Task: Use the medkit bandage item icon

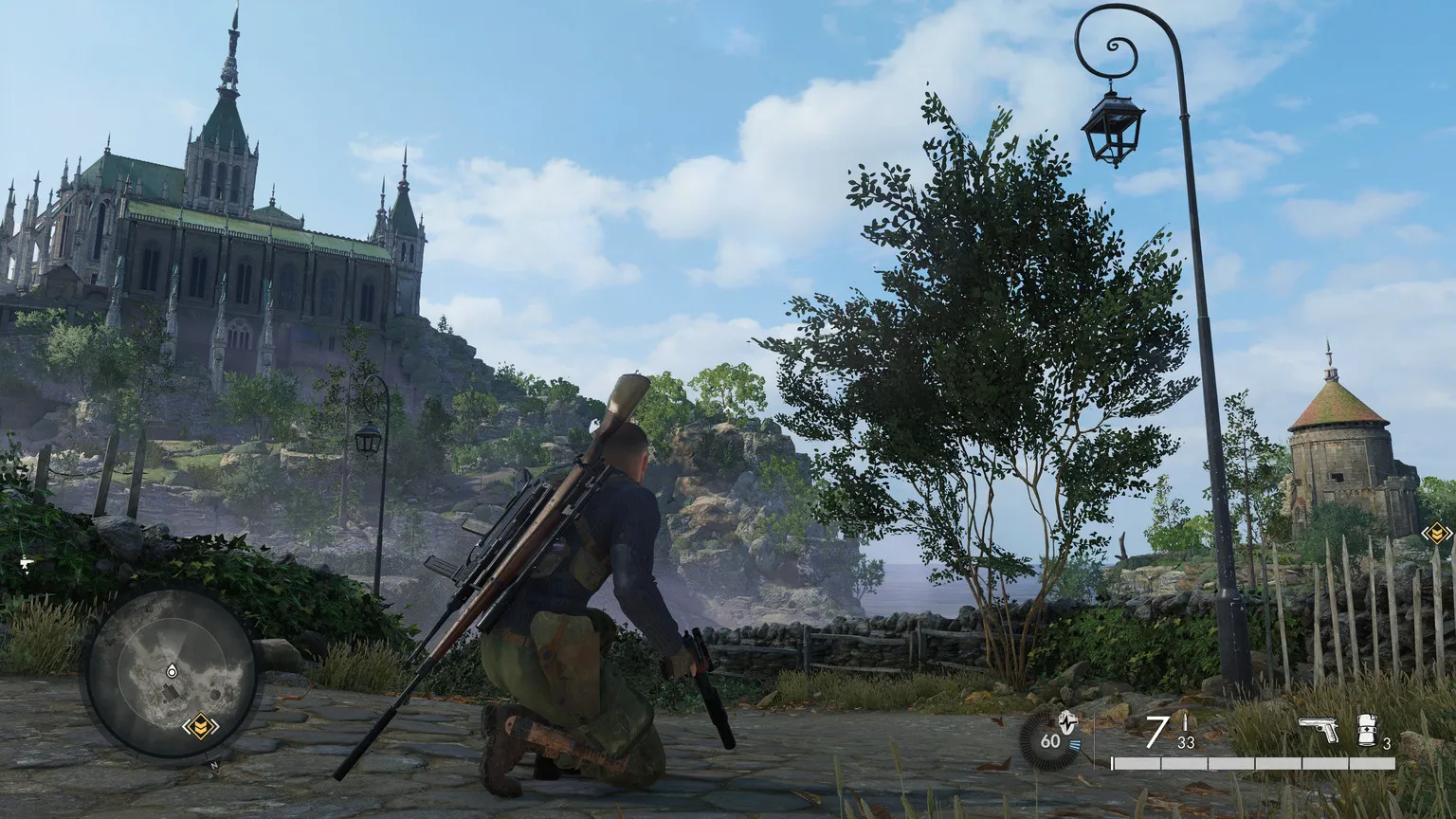Action: [1366, 730]
